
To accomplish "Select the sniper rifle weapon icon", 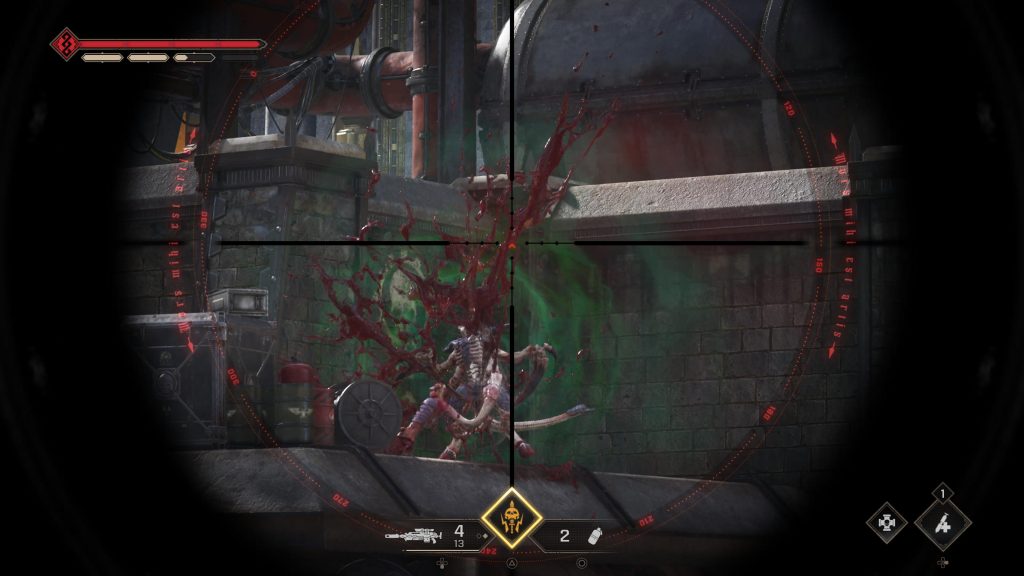I will (413, 535).
